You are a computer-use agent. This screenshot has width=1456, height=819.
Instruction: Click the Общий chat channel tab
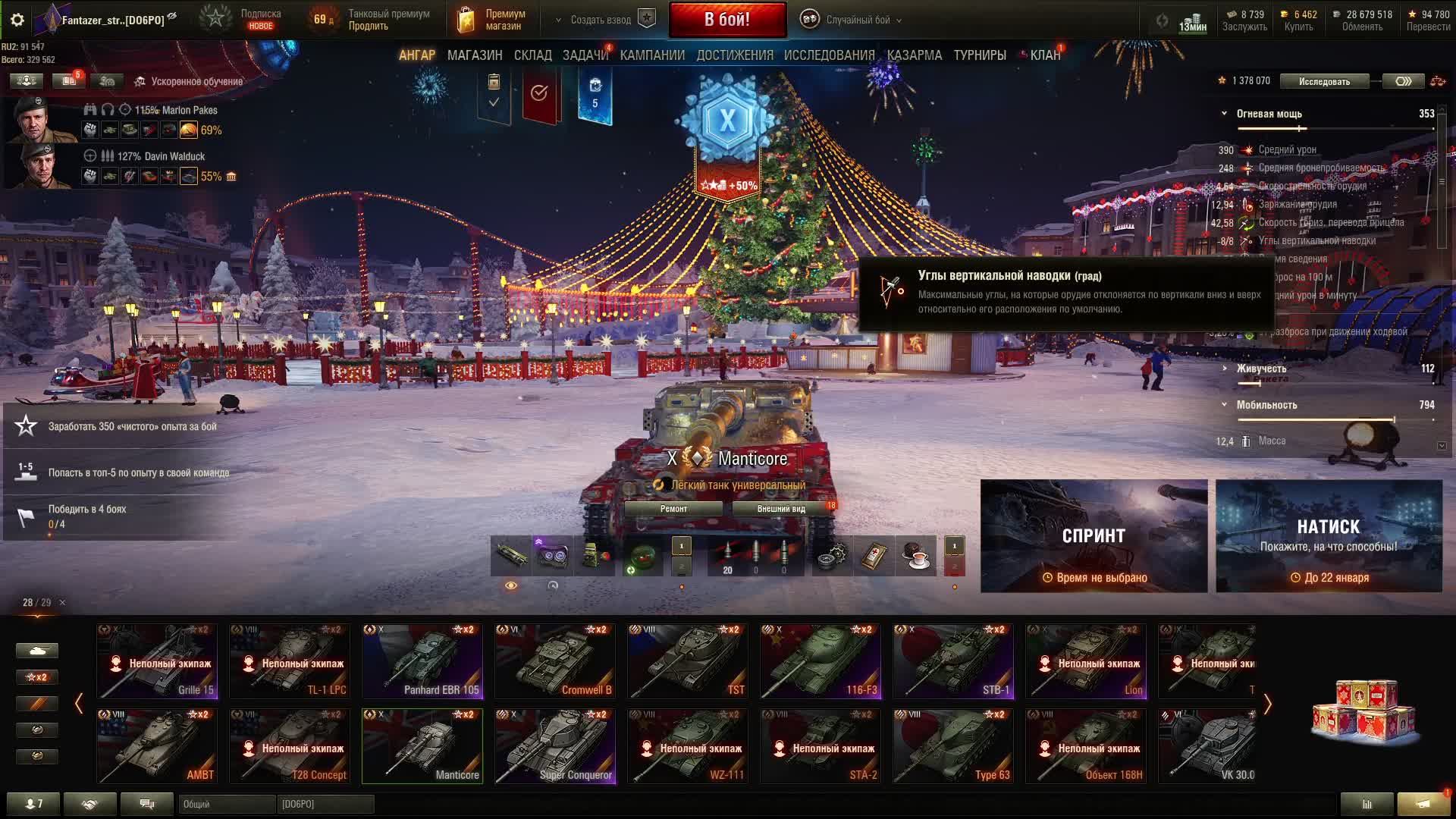[x=226, y=804]
